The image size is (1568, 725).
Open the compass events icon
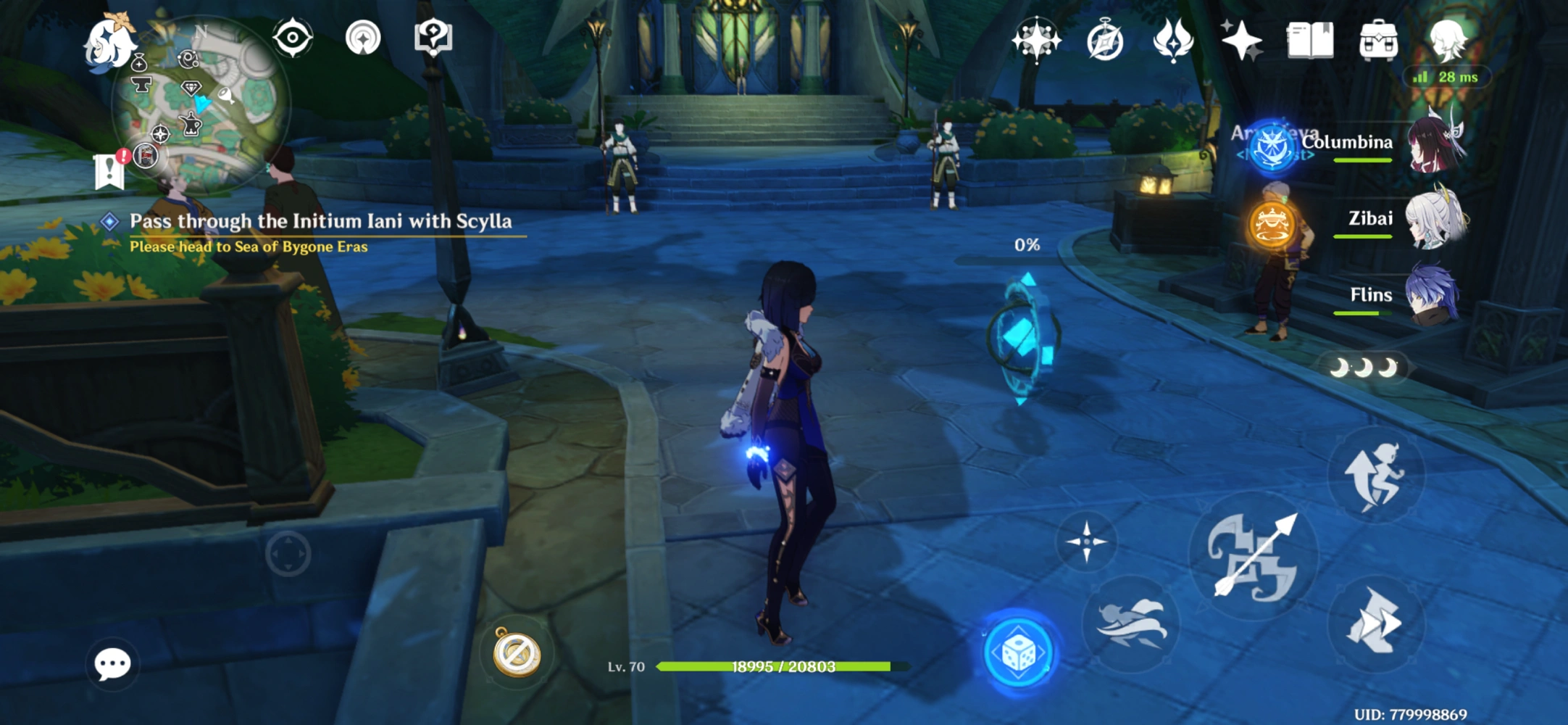(x=1105, y=41)
